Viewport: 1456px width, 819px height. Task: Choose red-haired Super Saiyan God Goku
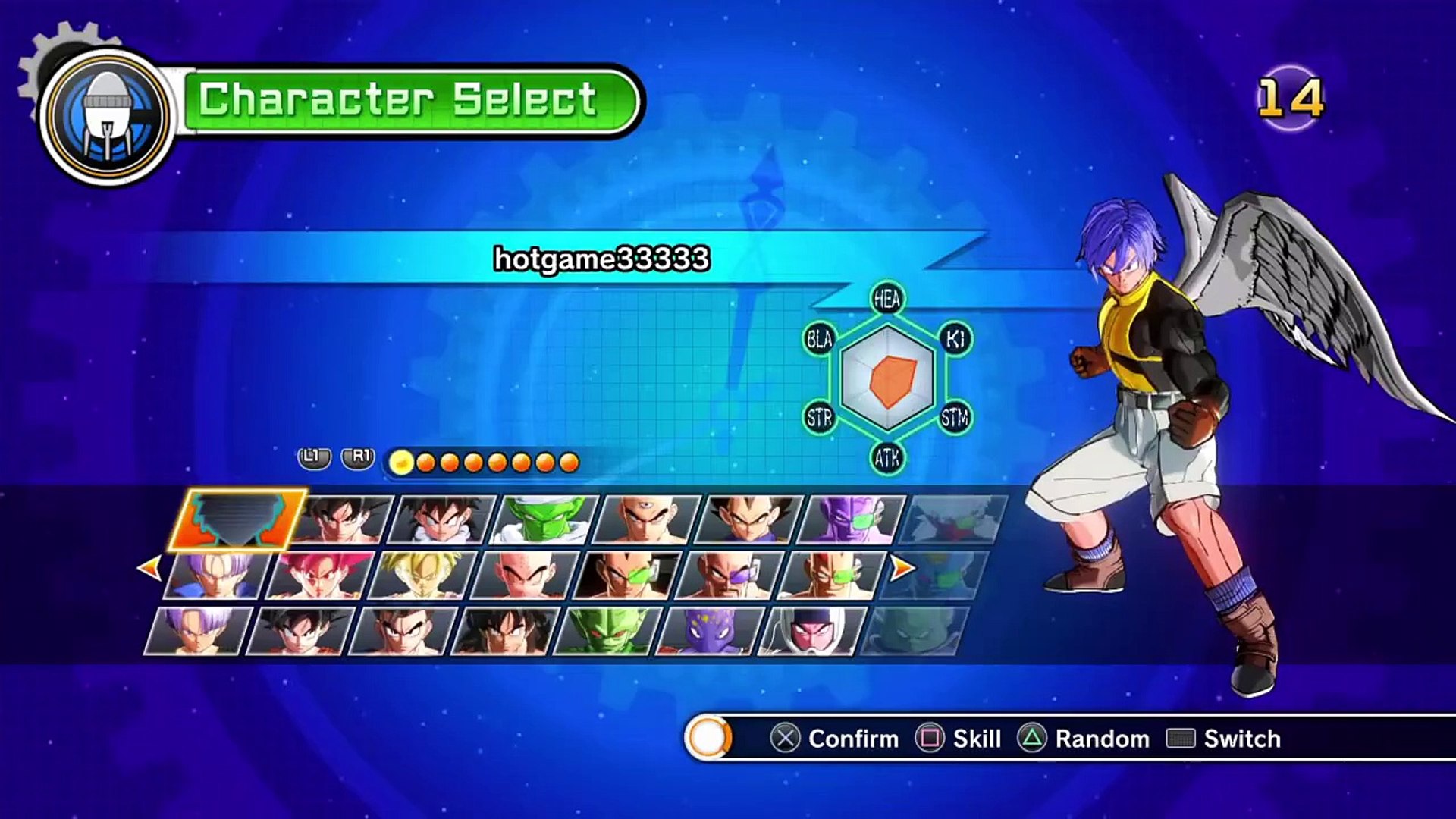[320, 576]
